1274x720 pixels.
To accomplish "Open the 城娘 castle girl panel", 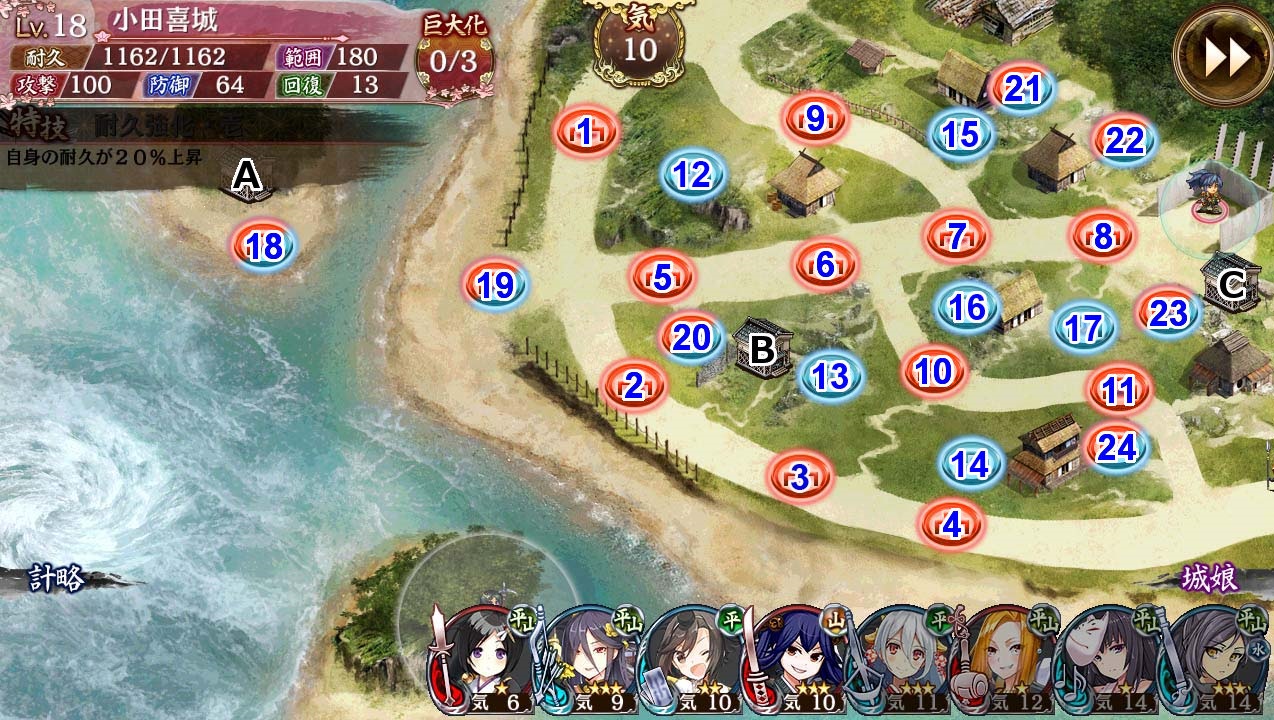I will pos(1210,578).
